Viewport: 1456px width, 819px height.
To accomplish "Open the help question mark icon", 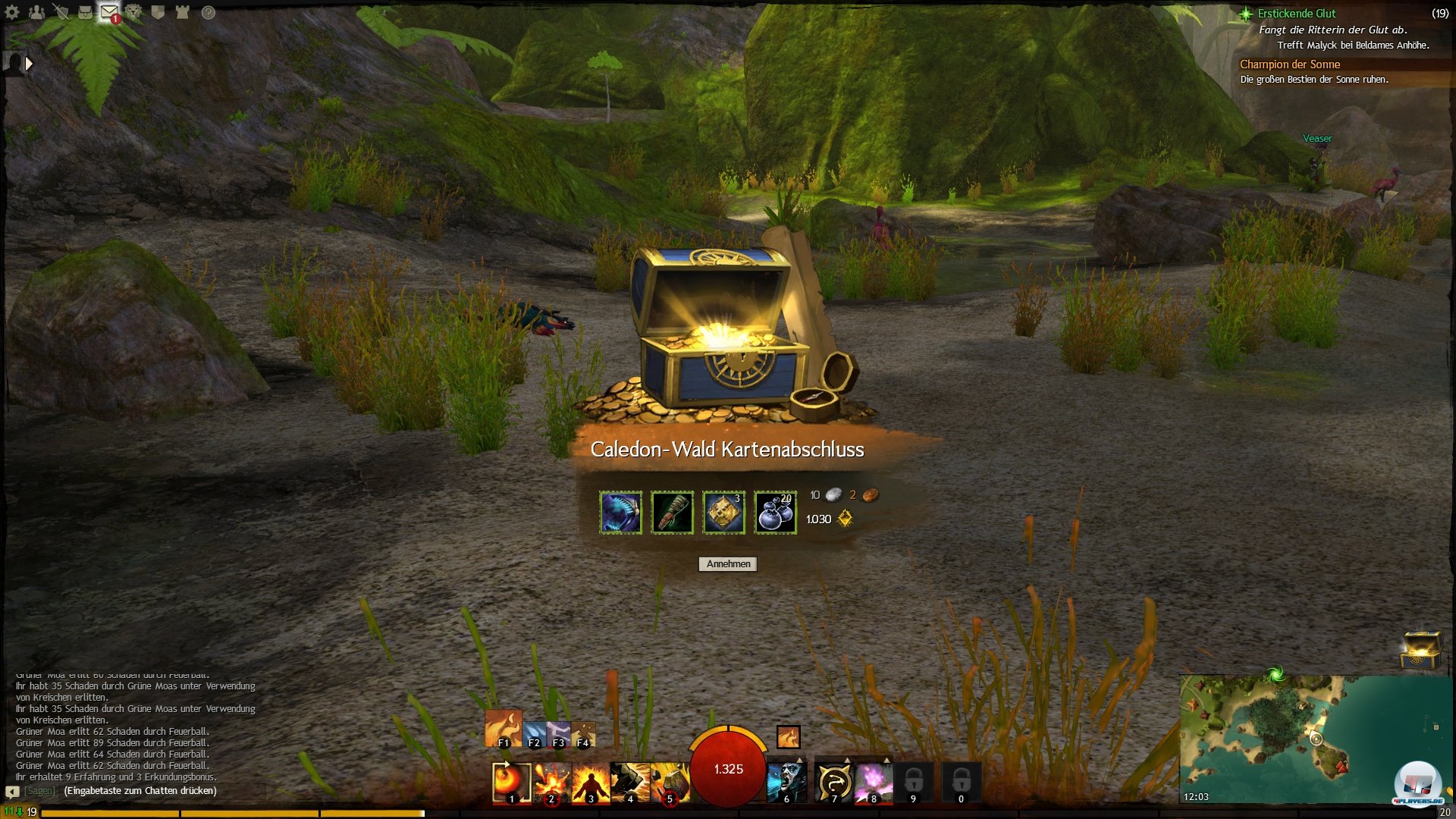I will 209,12.
